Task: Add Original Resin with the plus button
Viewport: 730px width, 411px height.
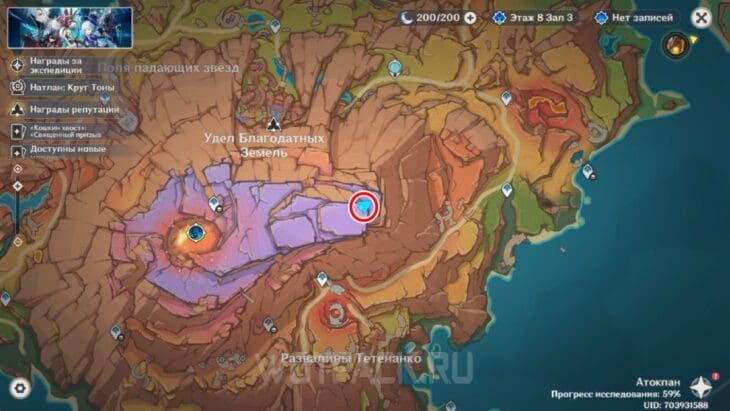Action: tap(470, 18)
